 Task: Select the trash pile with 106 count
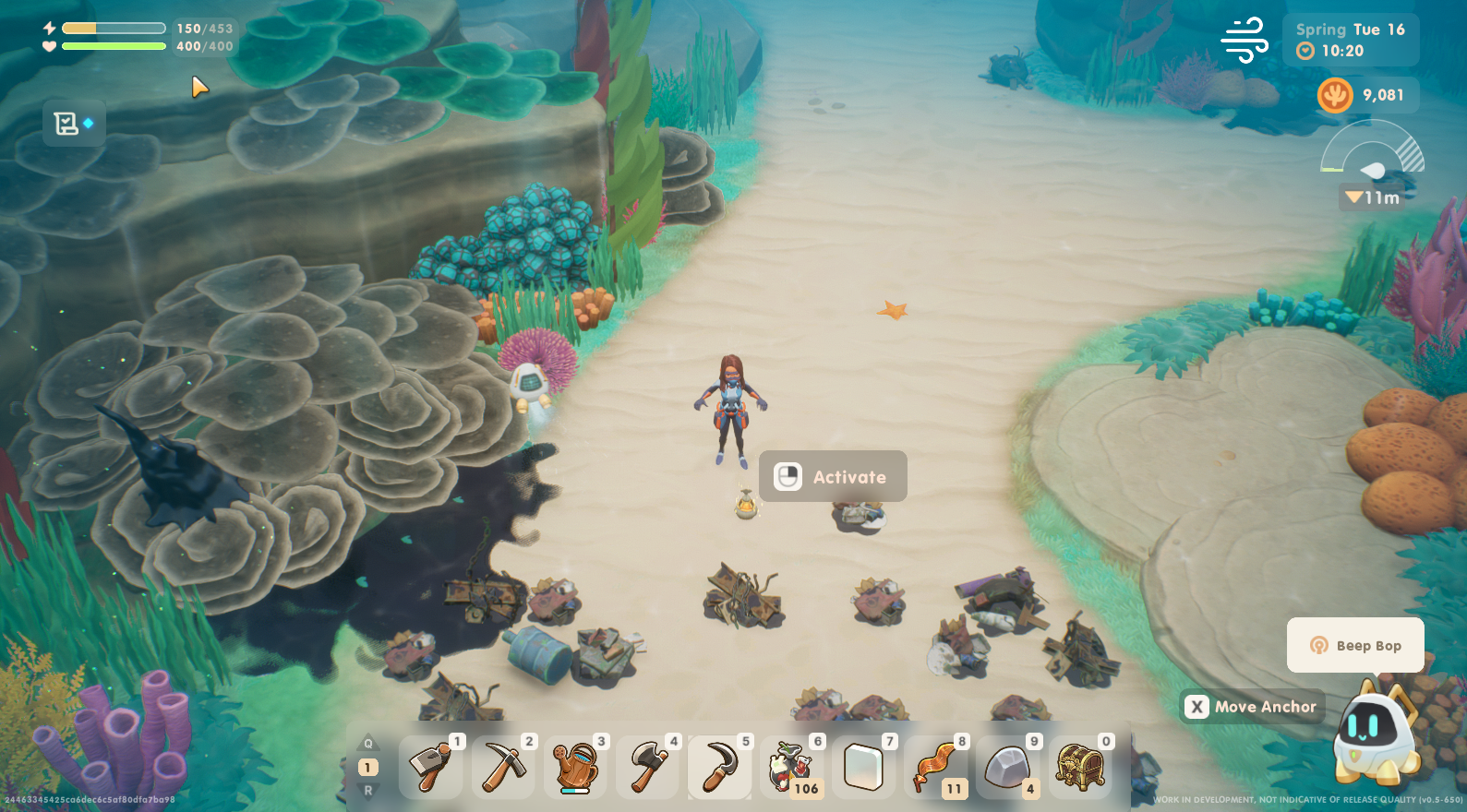(x=792, y=767)
